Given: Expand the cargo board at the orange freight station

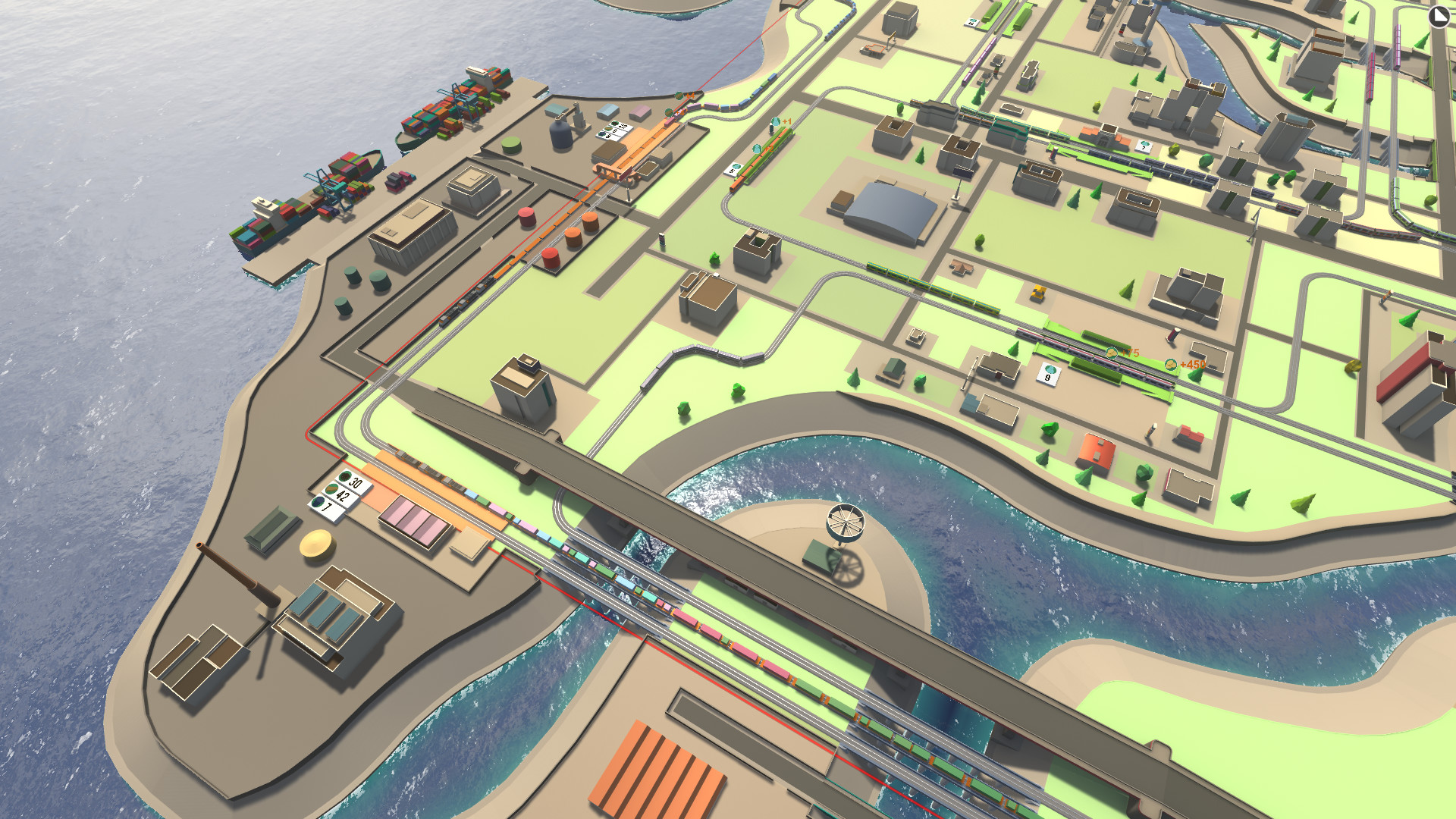Looking at the screenshot, I should [614, 130].
